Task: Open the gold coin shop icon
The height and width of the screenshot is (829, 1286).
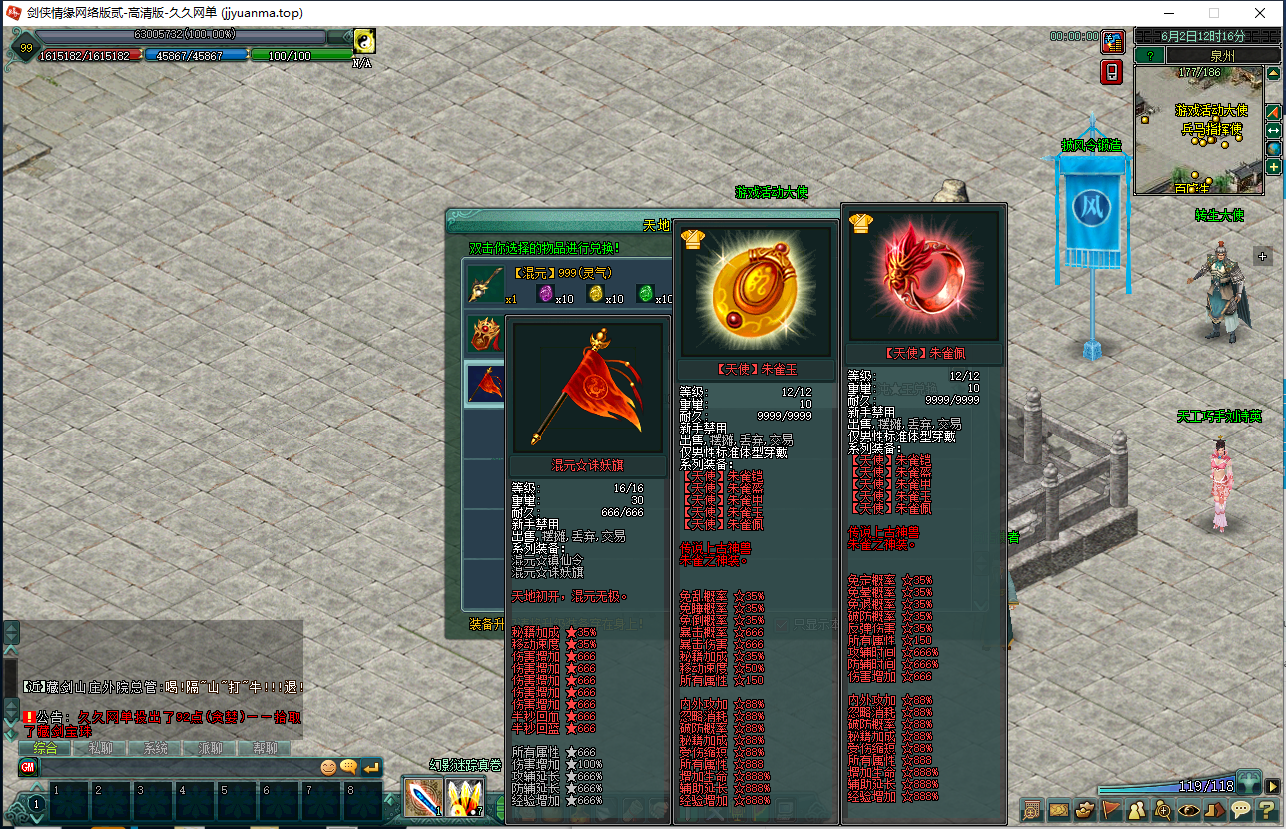Action: tap(1112, 42)
